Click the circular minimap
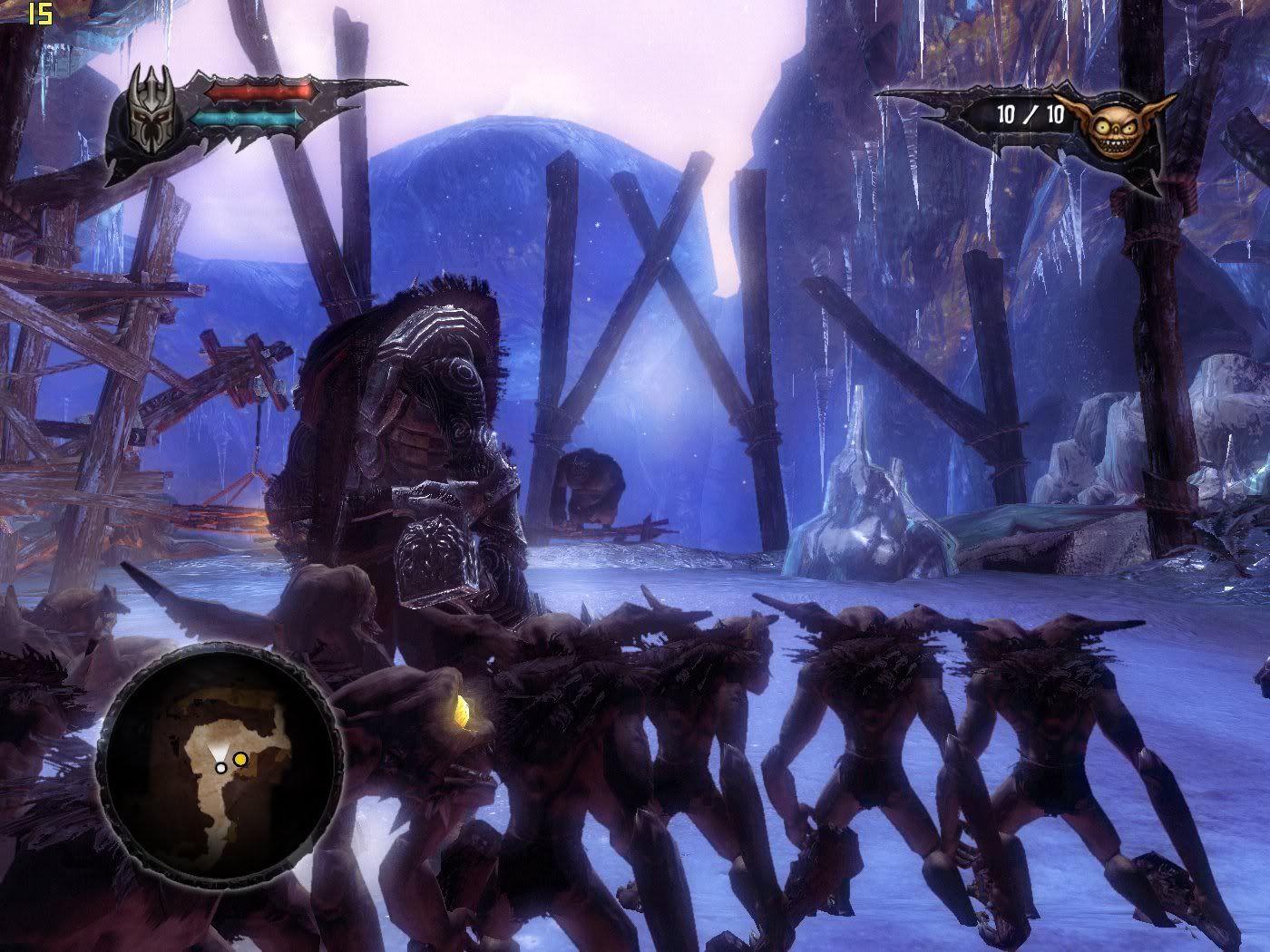This screenshot has width=1270, height=952. (220, 766)
